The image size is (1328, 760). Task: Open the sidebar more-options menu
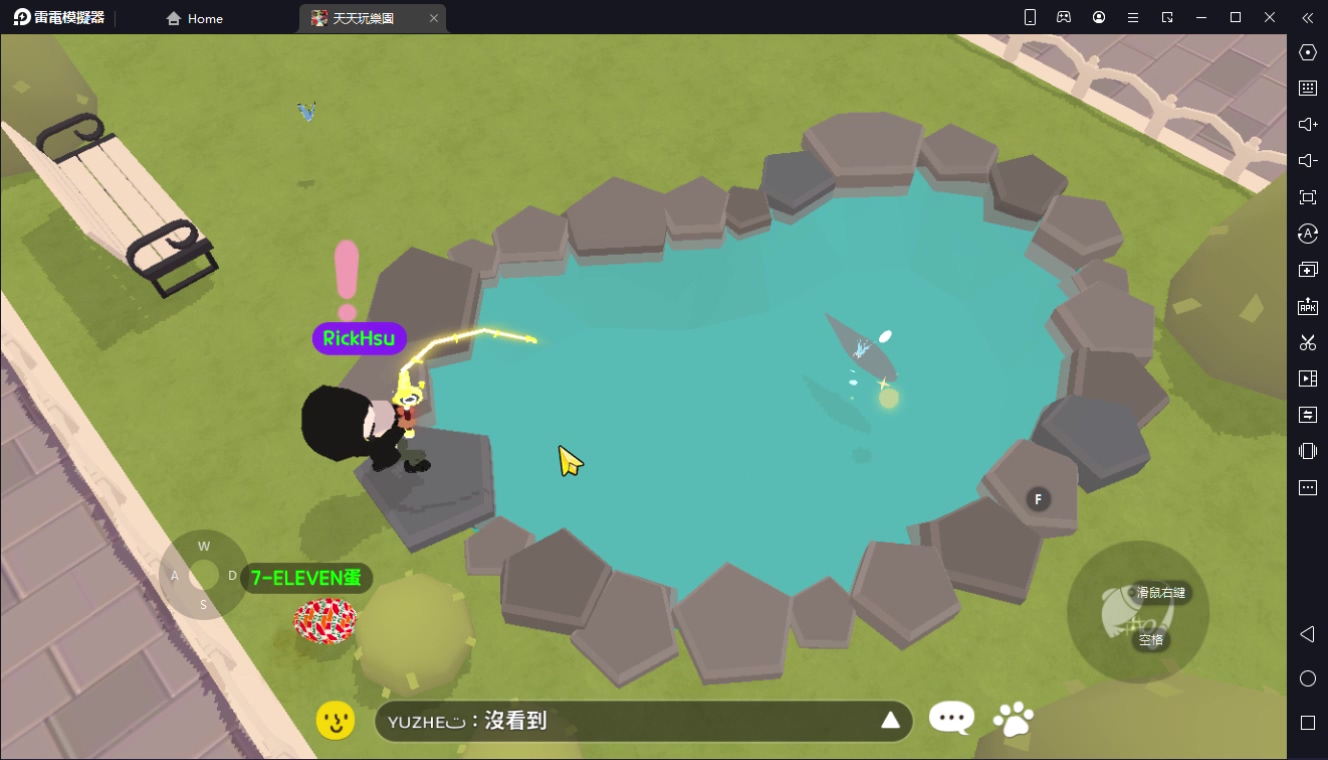pos(1307,487)
